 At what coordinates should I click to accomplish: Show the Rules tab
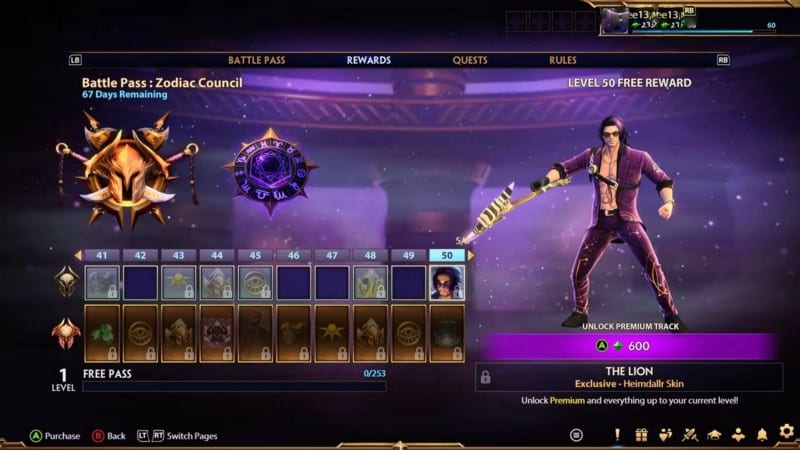point(563,60)
